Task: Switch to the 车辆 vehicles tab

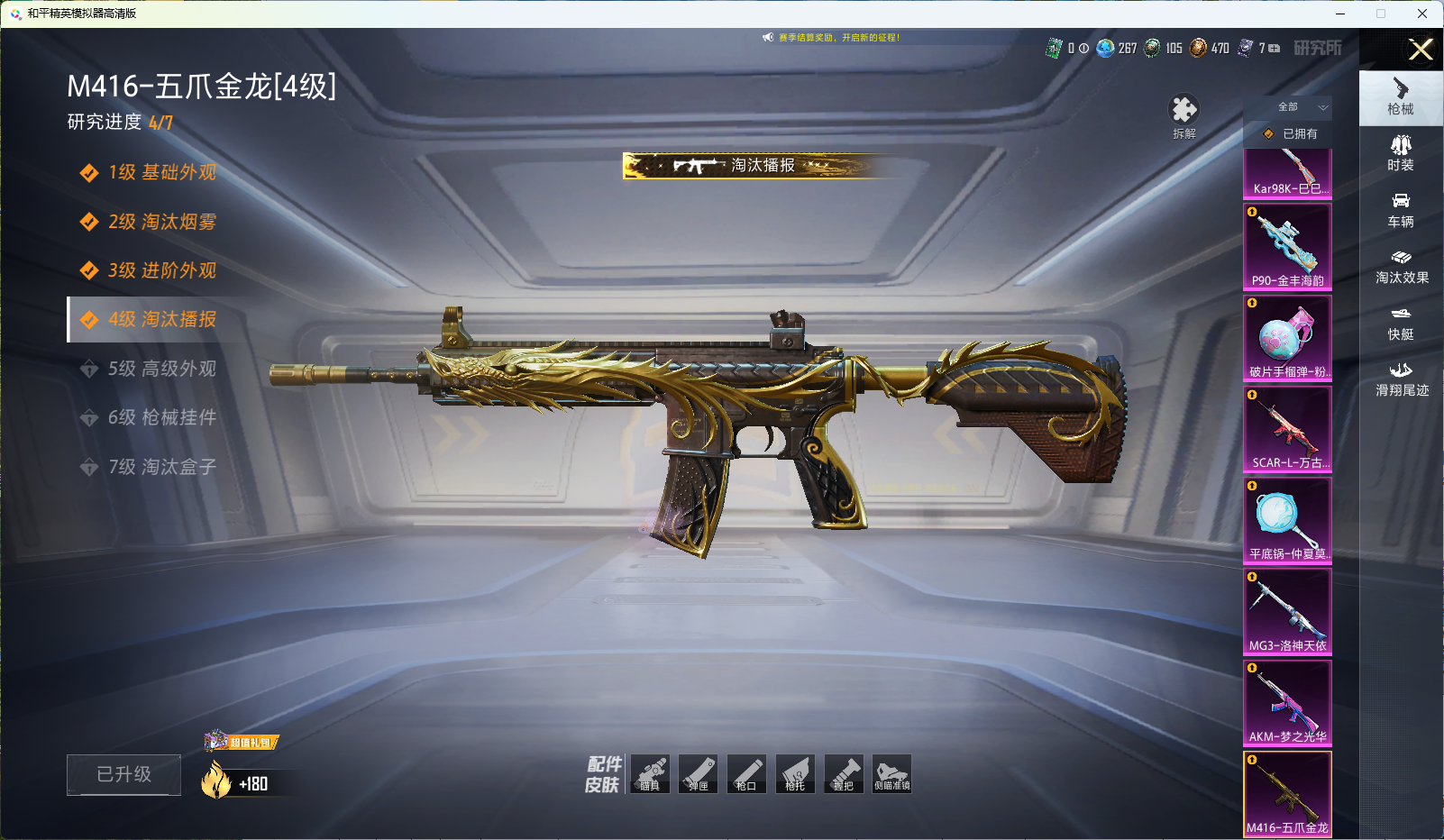Action: click(x=1401, y=210)
